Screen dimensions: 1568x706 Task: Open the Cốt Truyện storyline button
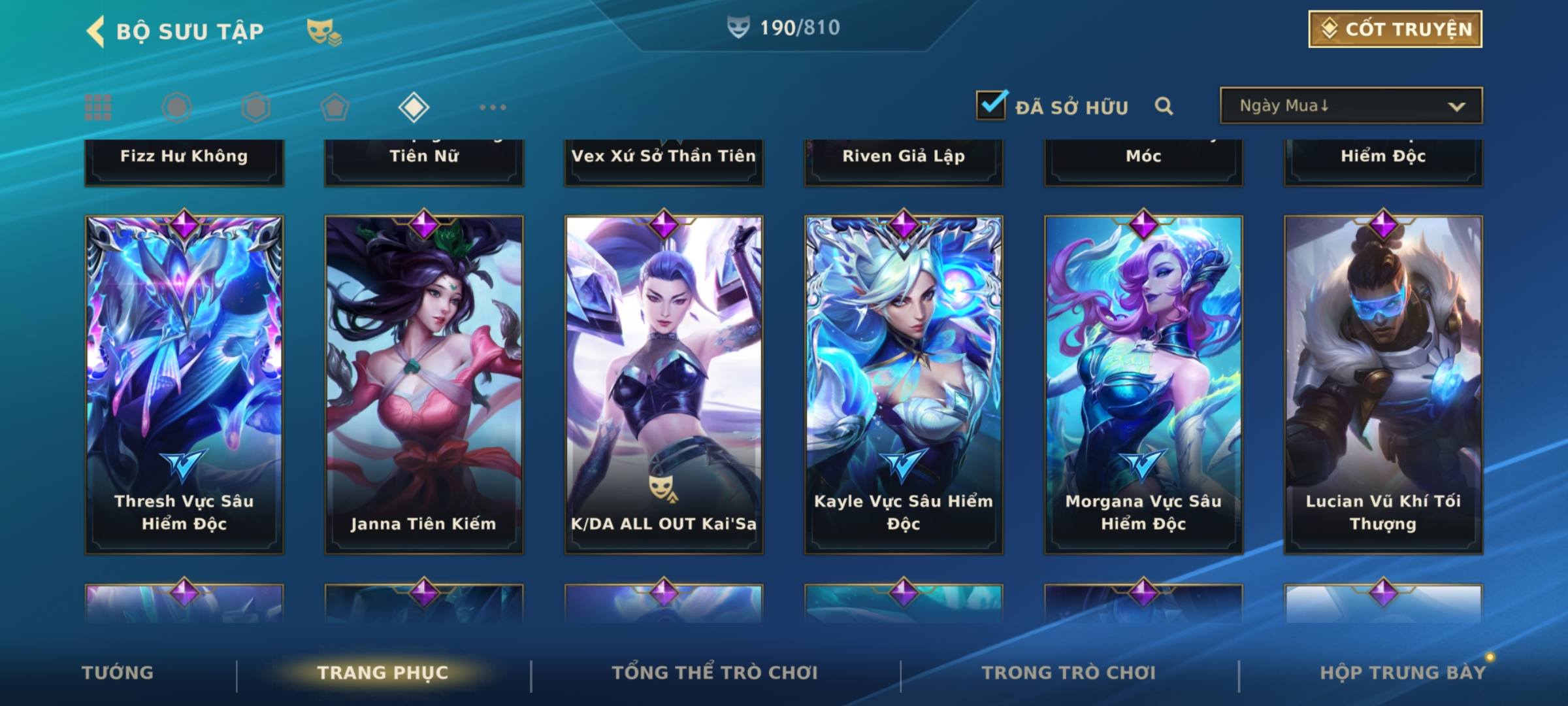[1395, 29]
